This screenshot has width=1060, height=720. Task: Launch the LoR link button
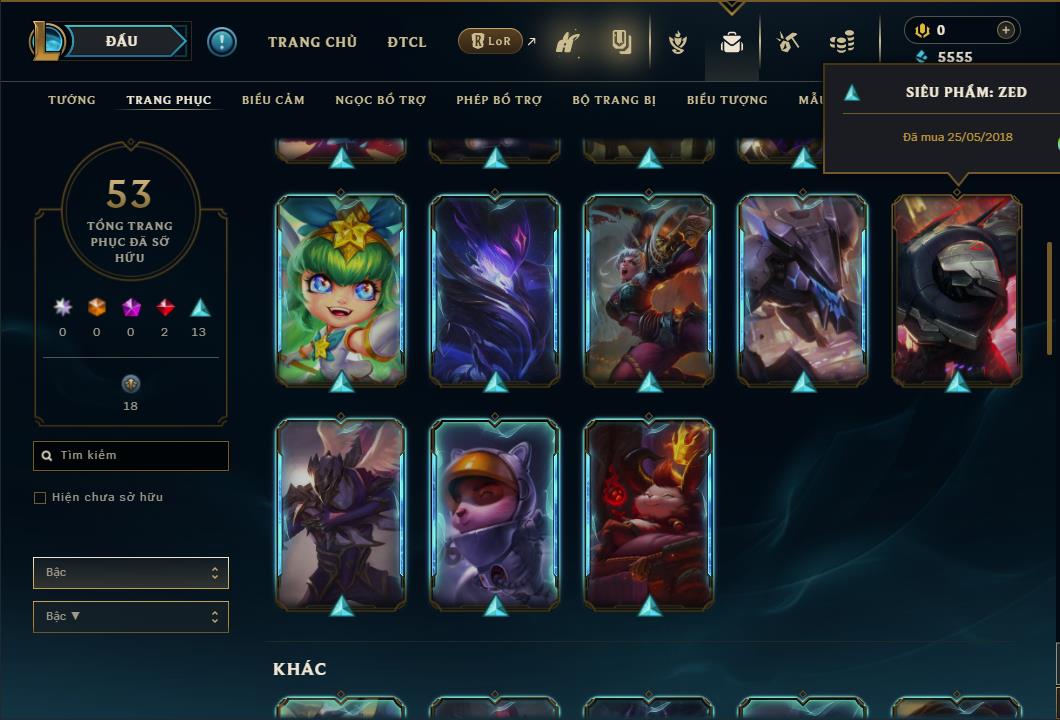click(x=491, y=41)
